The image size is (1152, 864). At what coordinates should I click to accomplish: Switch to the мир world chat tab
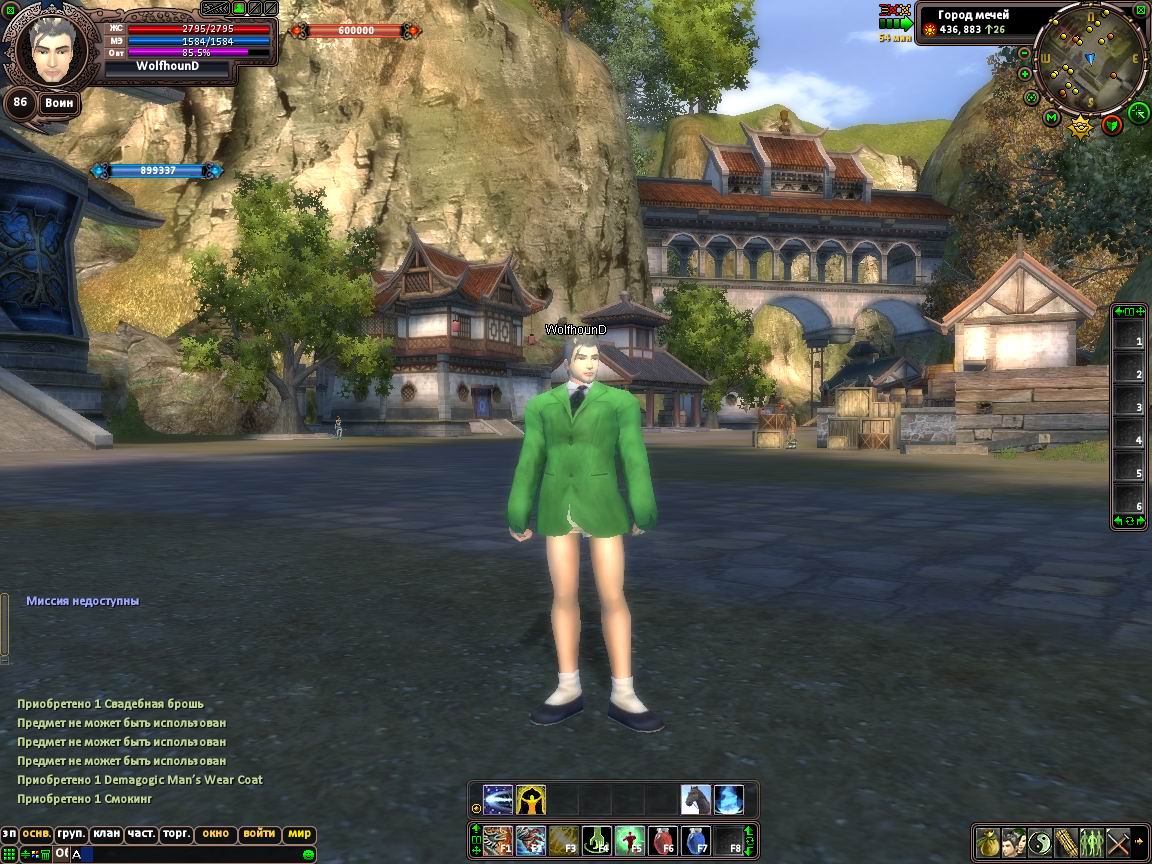299,834
